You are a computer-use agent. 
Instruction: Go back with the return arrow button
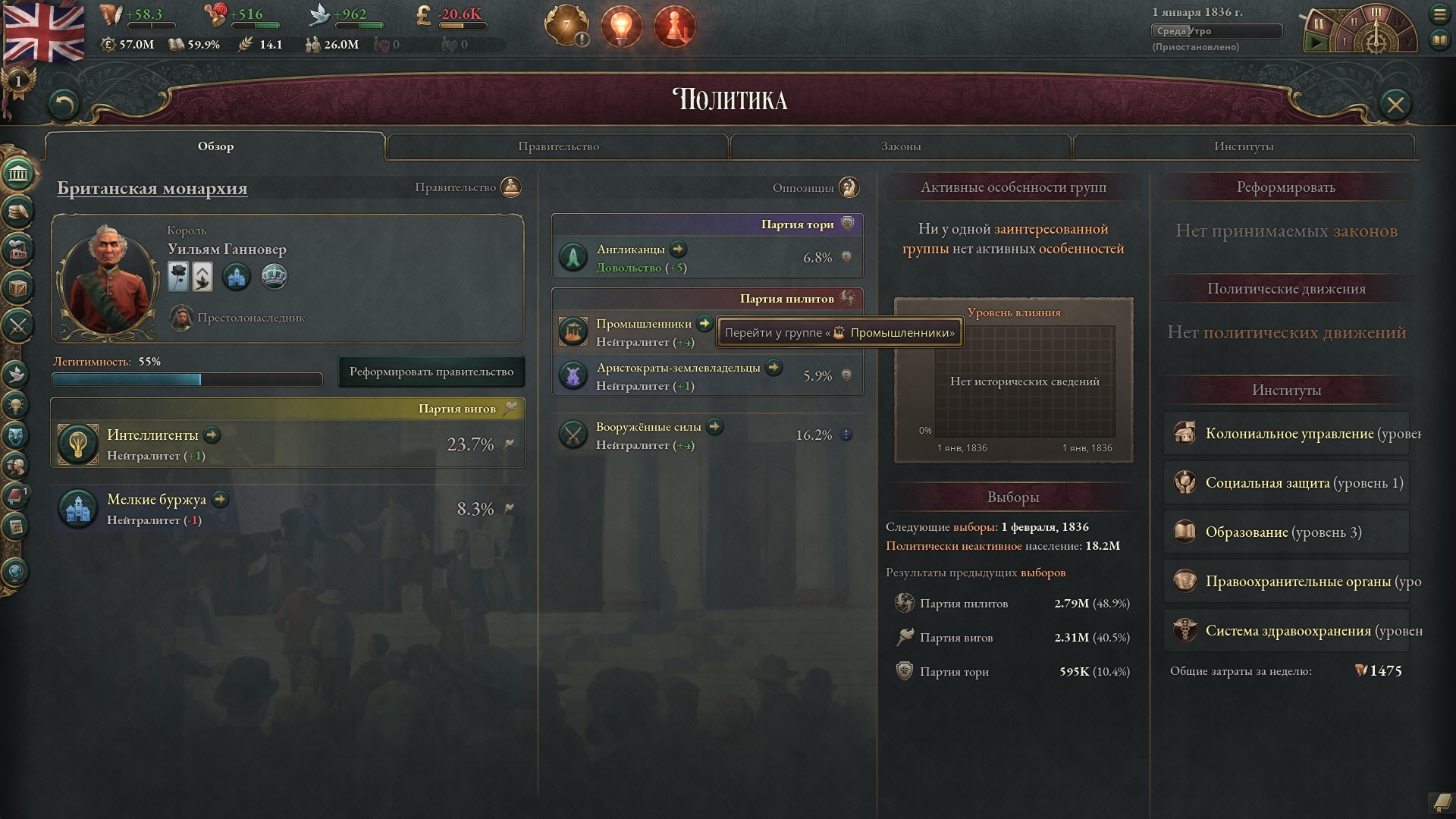[x=64, y=105]
